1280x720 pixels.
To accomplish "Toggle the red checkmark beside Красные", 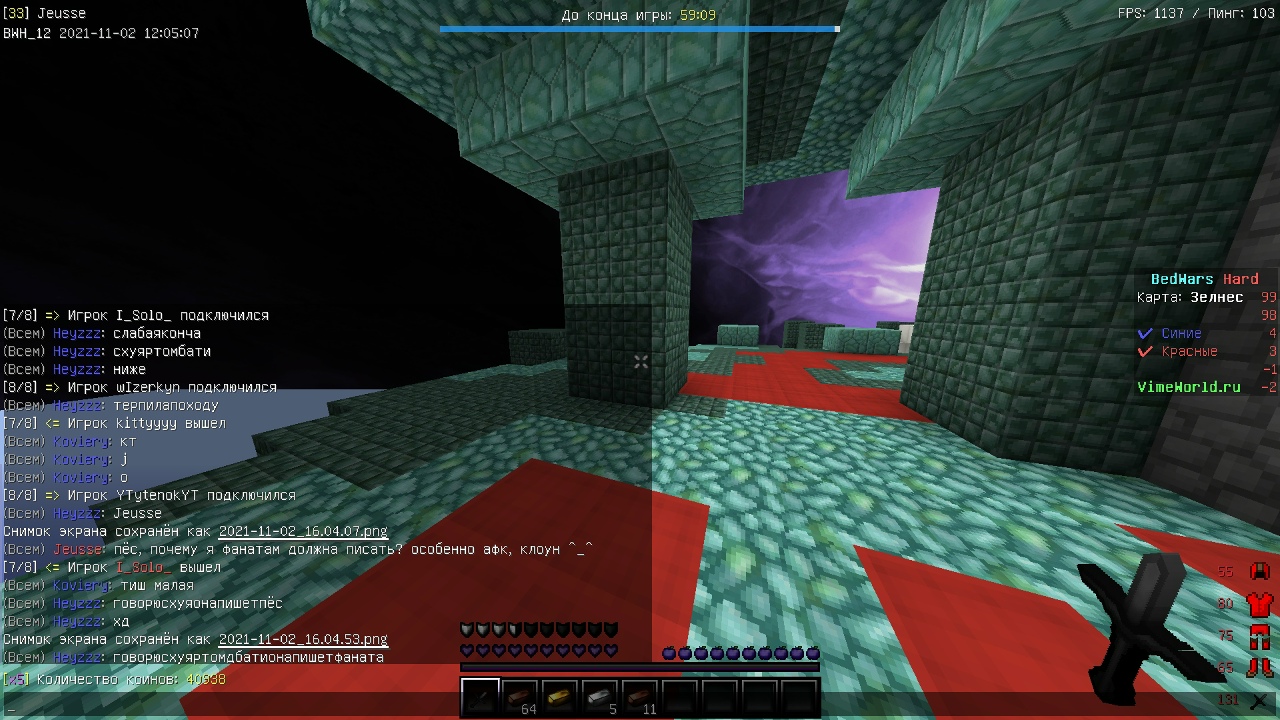I will (1146, 351).
